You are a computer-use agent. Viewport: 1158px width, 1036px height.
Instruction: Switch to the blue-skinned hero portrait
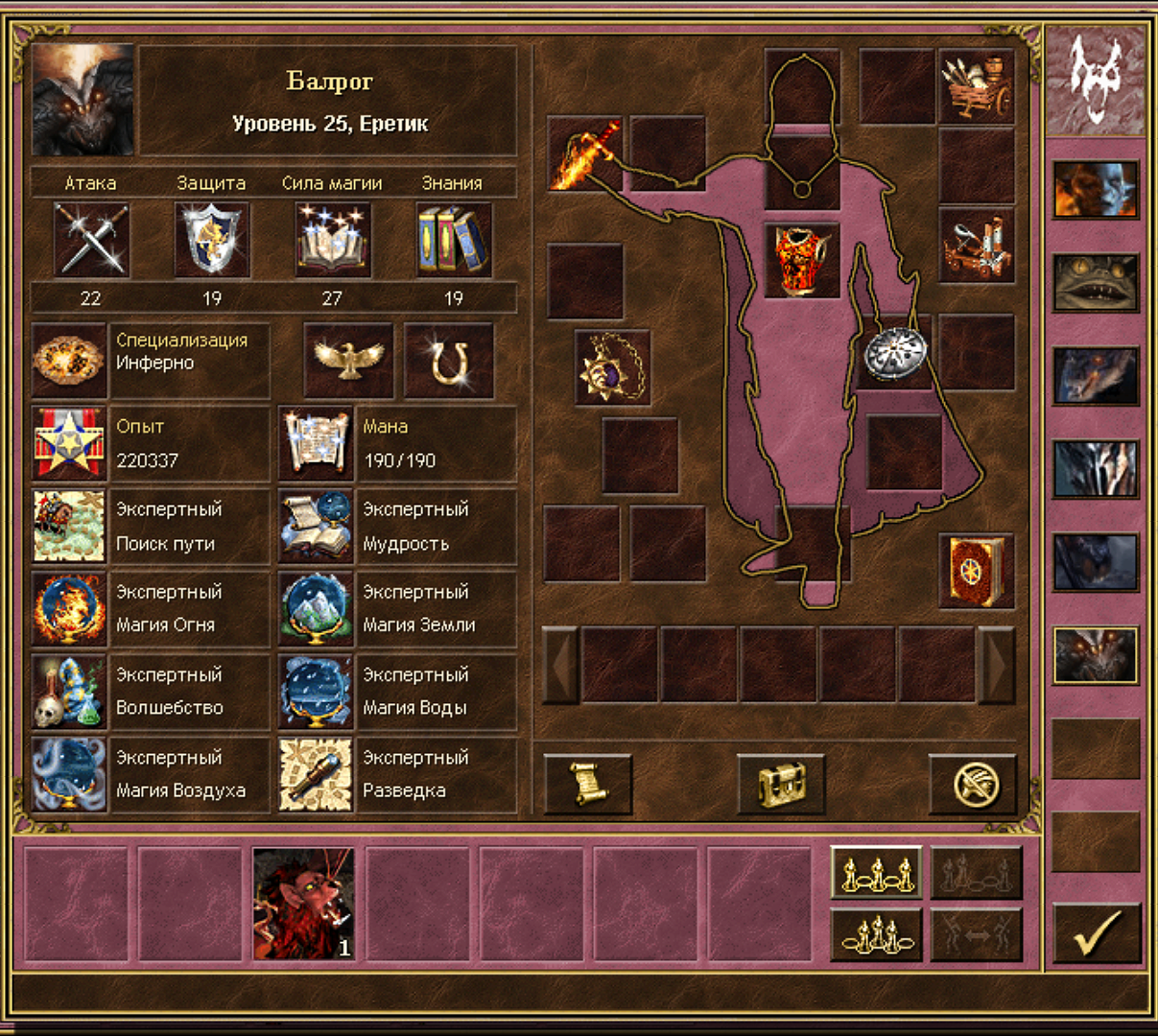tap(1095, 189)
